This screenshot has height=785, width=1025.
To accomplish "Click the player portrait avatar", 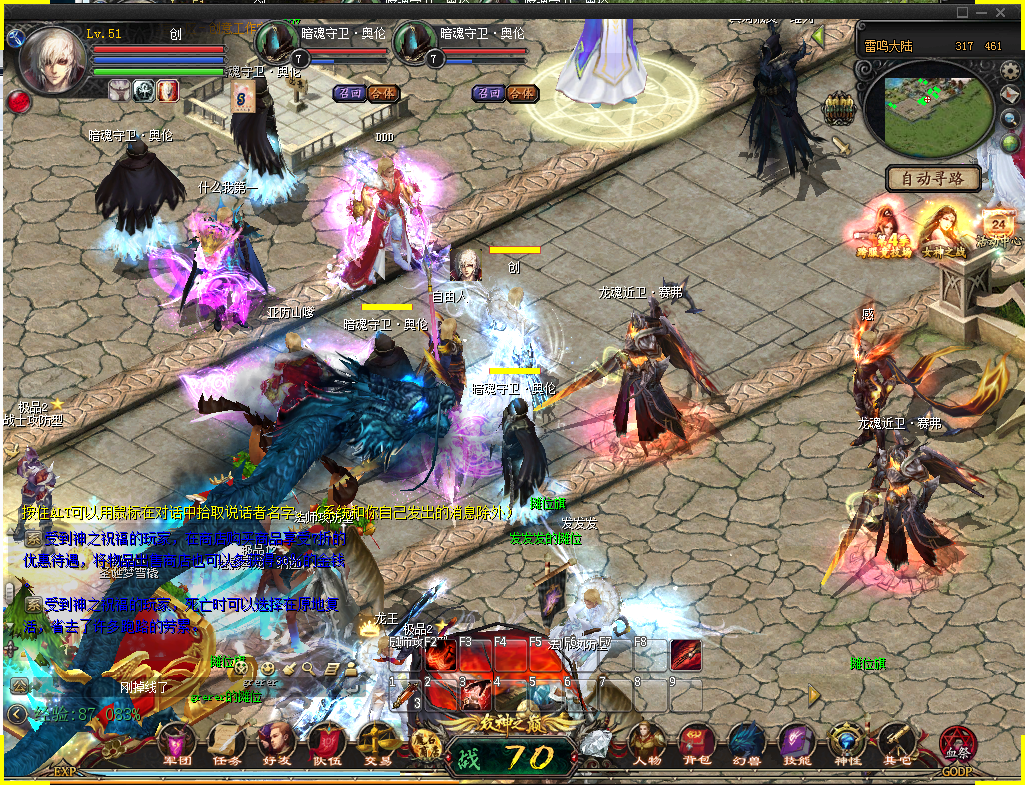I will pos(52,60).
